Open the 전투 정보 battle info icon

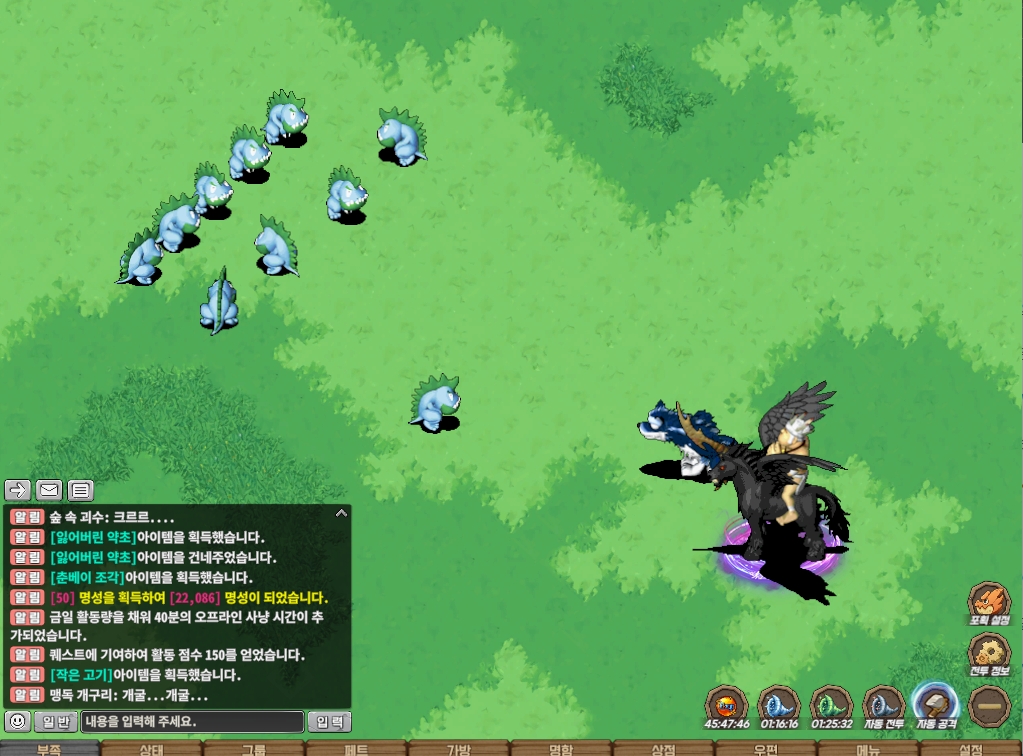point(988,654)
